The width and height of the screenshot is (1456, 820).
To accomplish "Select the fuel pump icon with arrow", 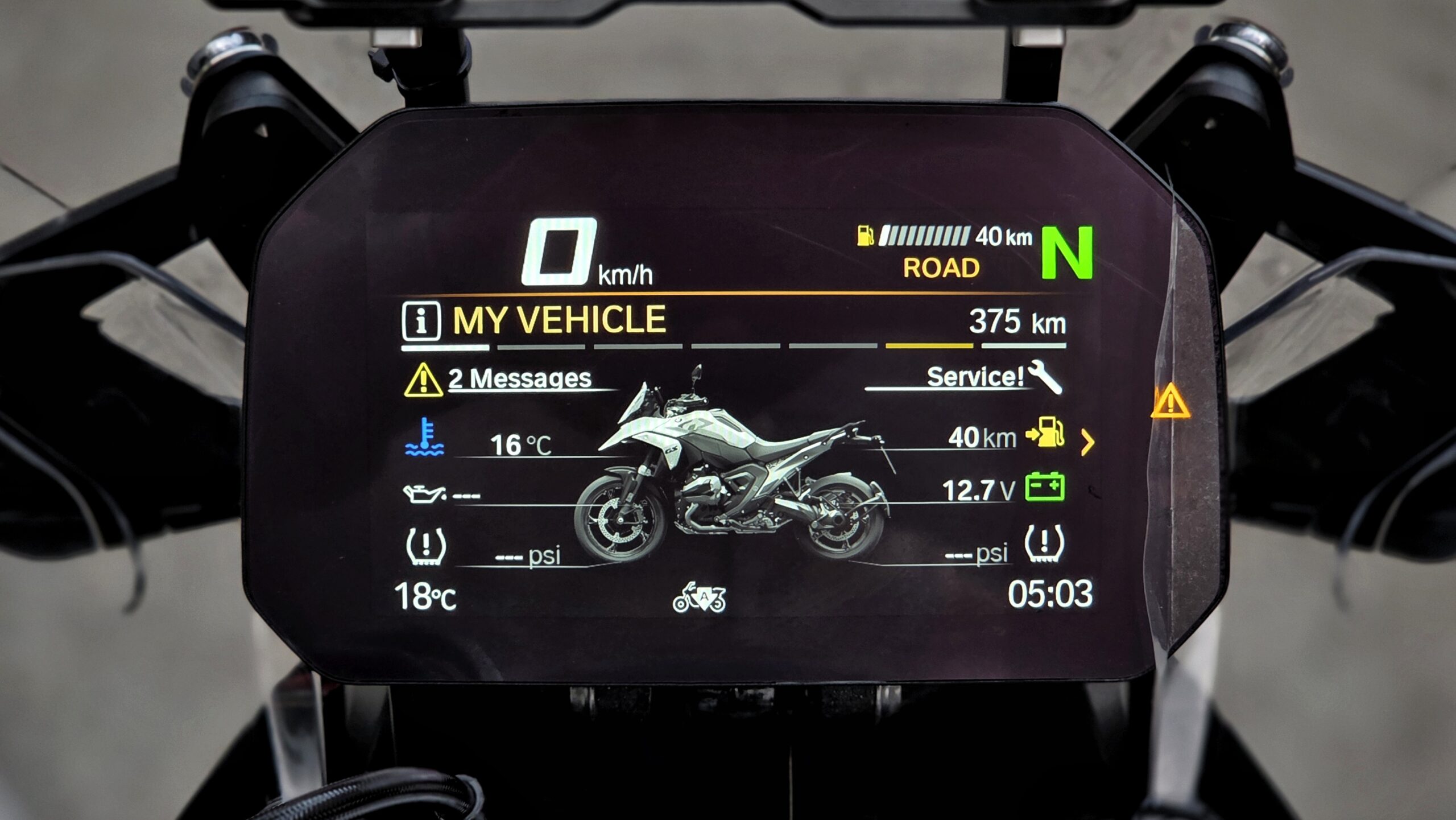I will point(1045,432).
